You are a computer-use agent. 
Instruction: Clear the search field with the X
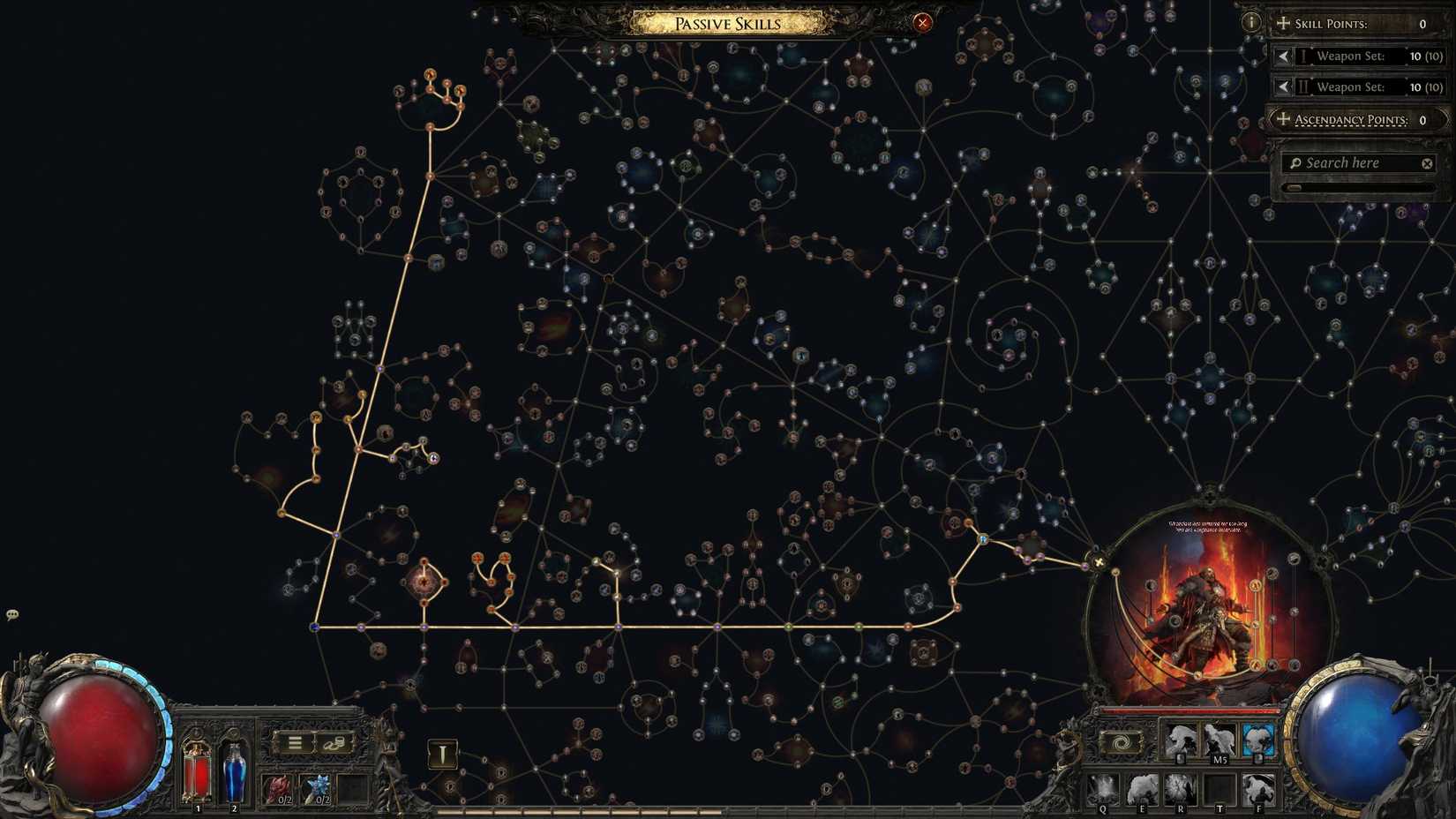(x=1427, y=162)
